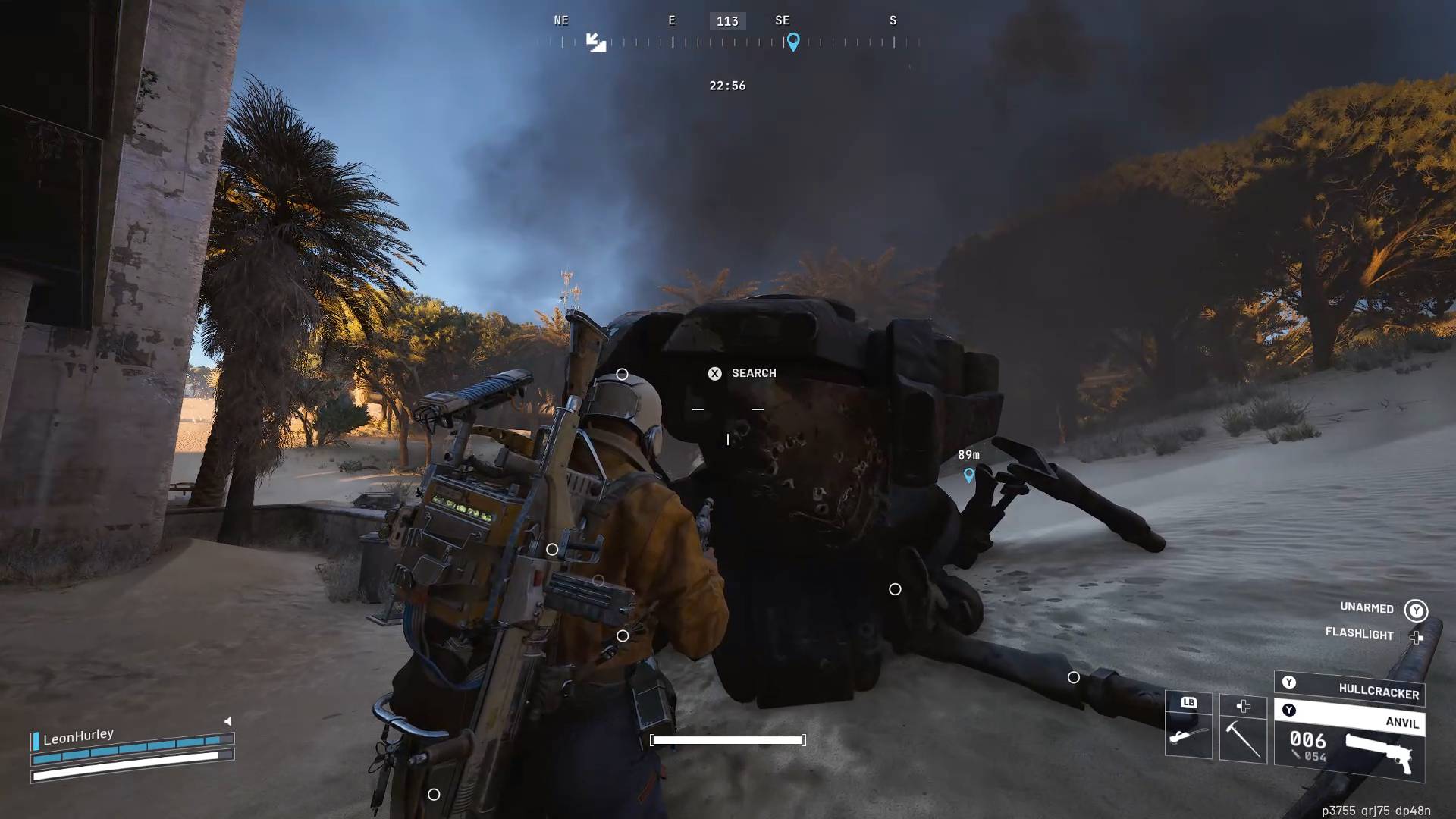Click the 113 bearing indicator

727,21
